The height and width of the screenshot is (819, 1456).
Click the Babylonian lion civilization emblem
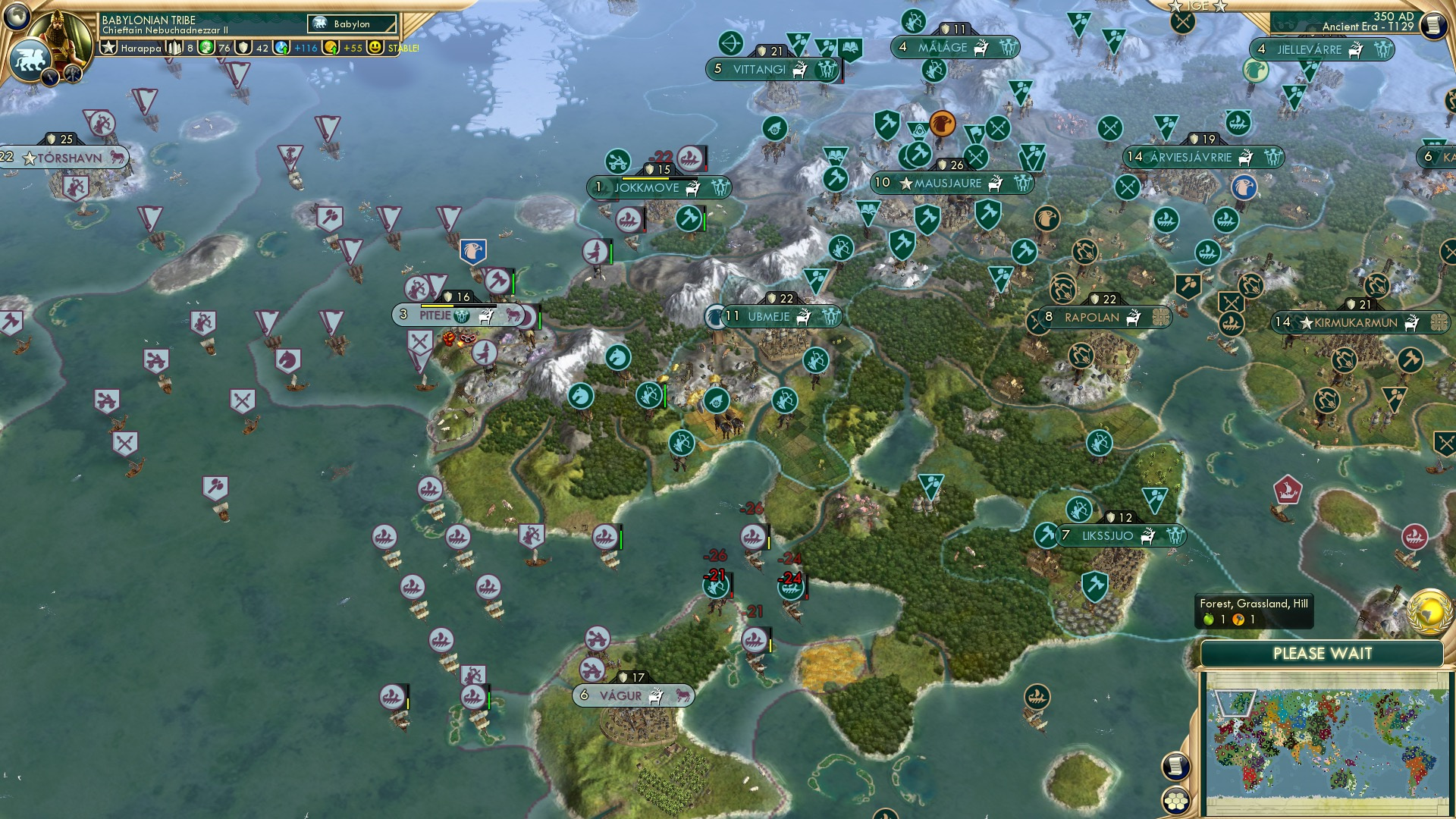[x=31, y=58]
